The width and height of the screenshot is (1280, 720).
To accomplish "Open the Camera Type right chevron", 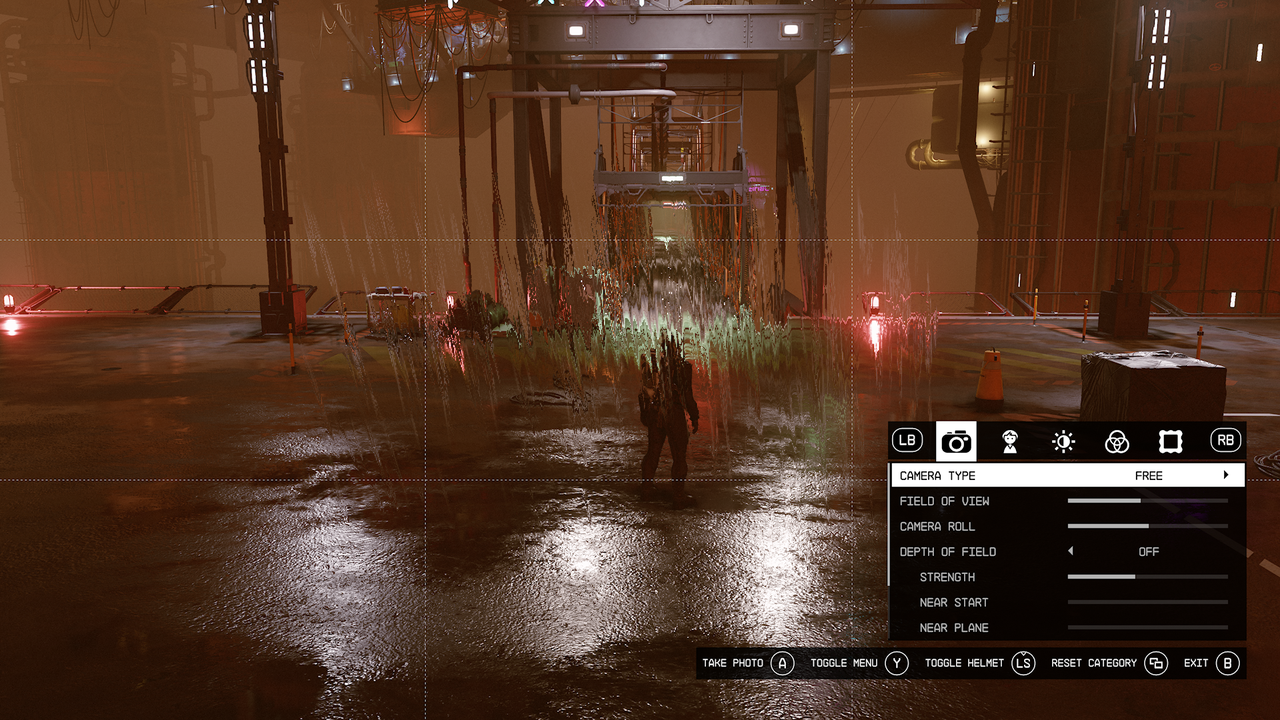I will pos(1226,475).
